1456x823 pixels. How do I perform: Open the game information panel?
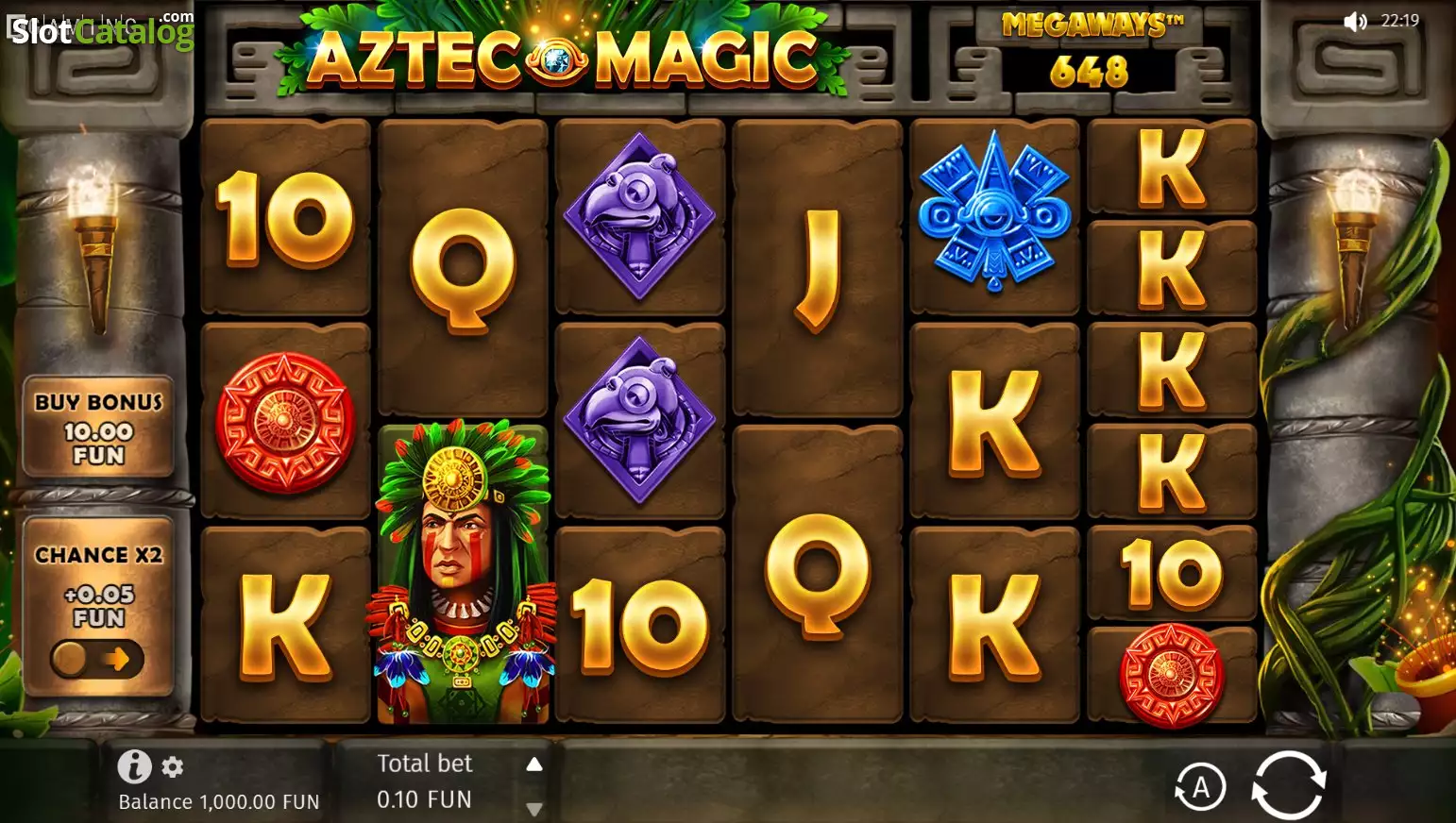coord(133,766)
